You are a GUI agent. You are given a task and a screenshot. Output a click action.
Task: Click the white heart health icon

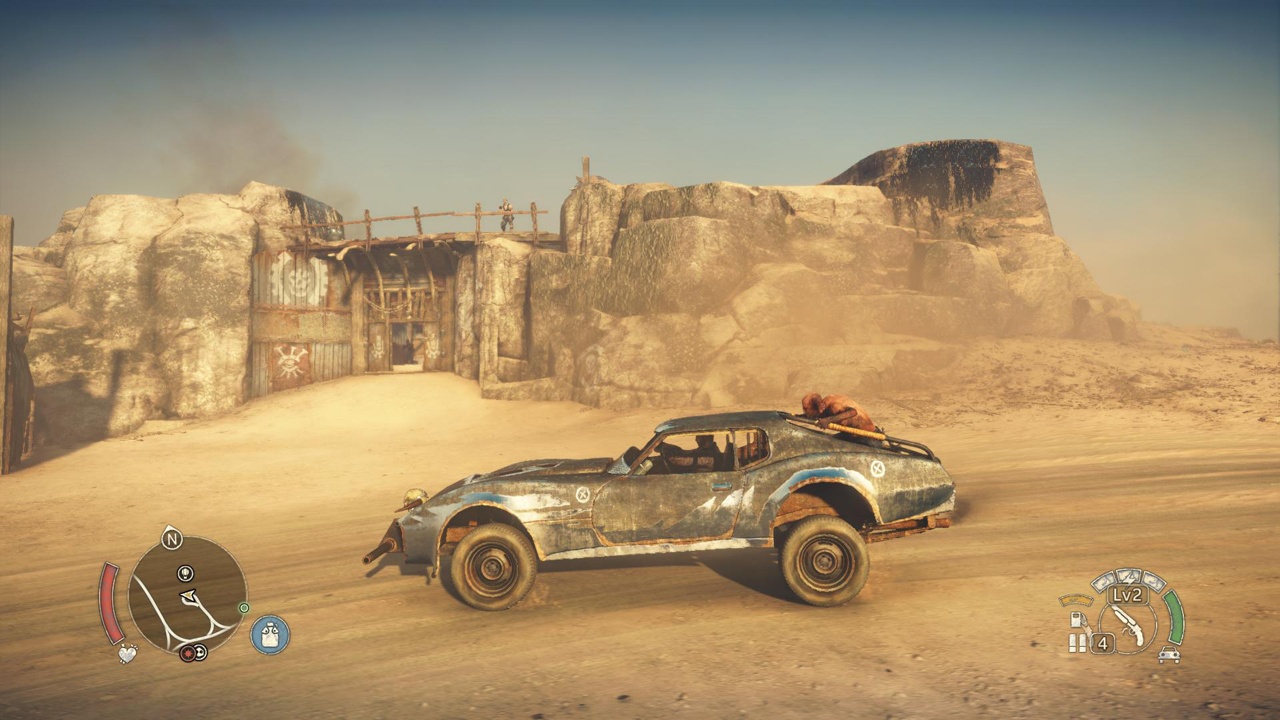(x=127, y=654)
